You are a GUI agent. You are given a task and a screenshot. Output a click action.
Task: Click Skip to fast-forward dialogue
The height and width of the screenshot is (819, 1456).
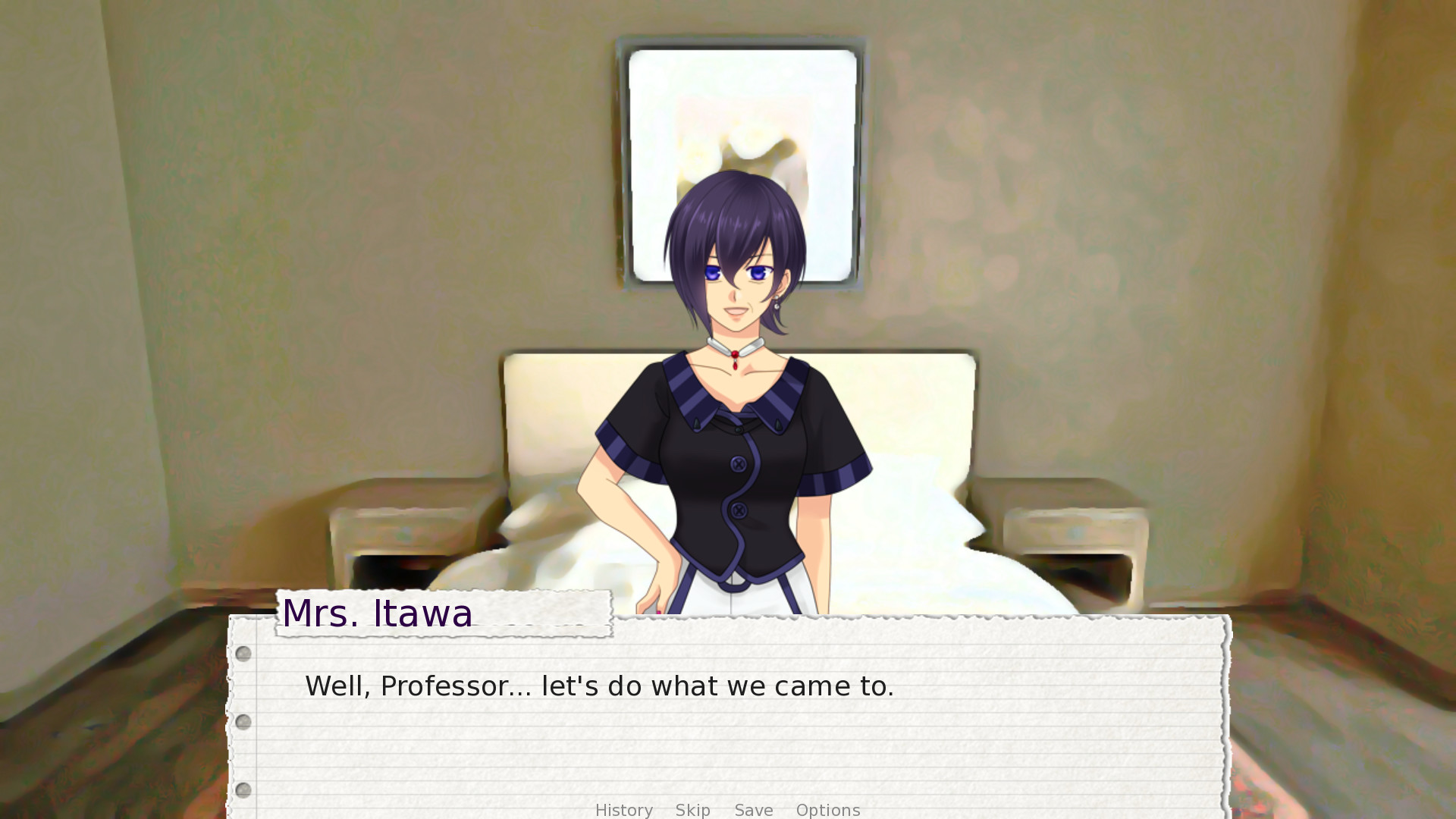(692, 810)
